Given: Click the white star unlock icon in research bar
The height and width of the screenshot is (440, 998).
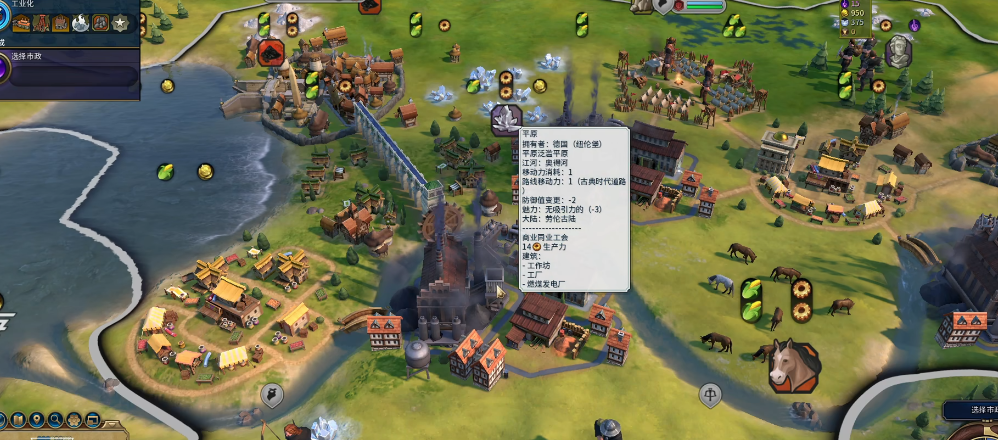Looking at the screenshot, I should pos(121,22).
